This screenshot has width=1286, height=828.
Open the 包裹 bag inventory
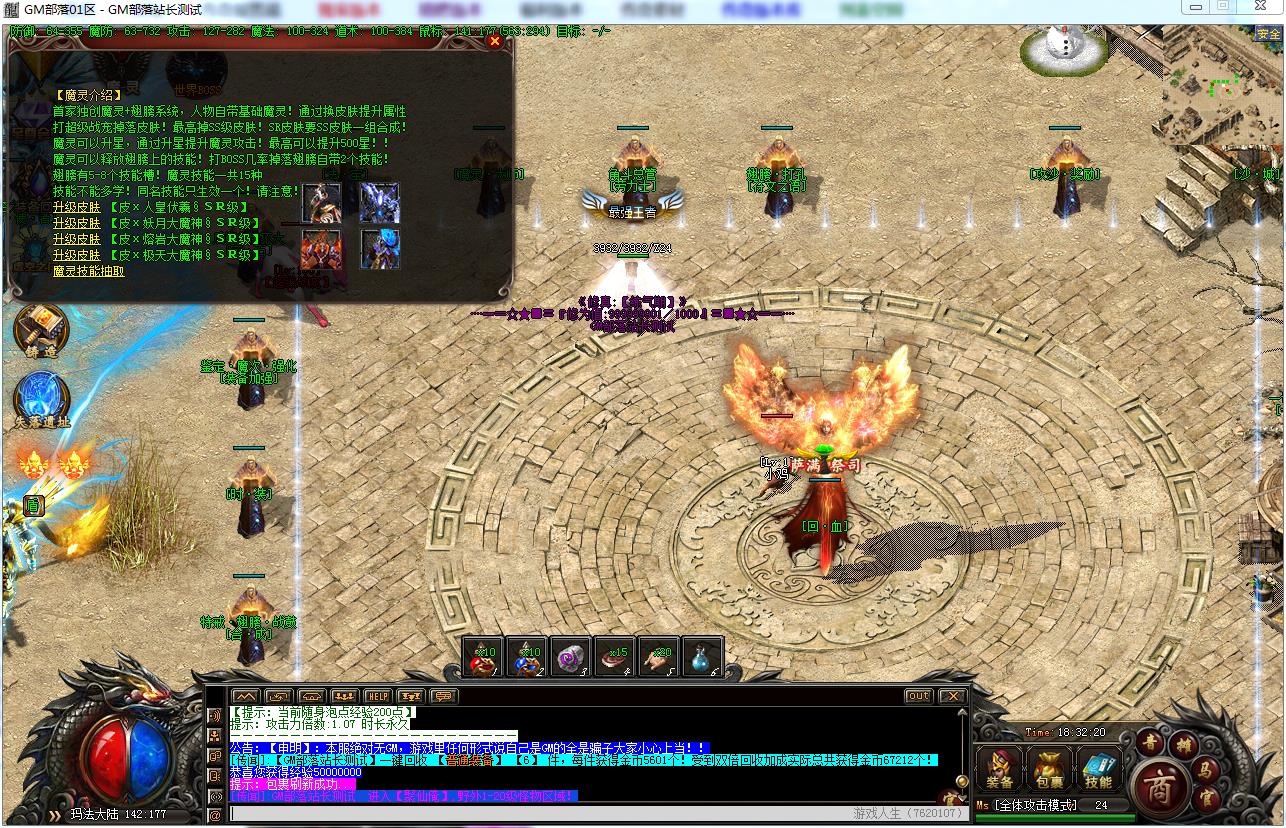click(1049, 768)
